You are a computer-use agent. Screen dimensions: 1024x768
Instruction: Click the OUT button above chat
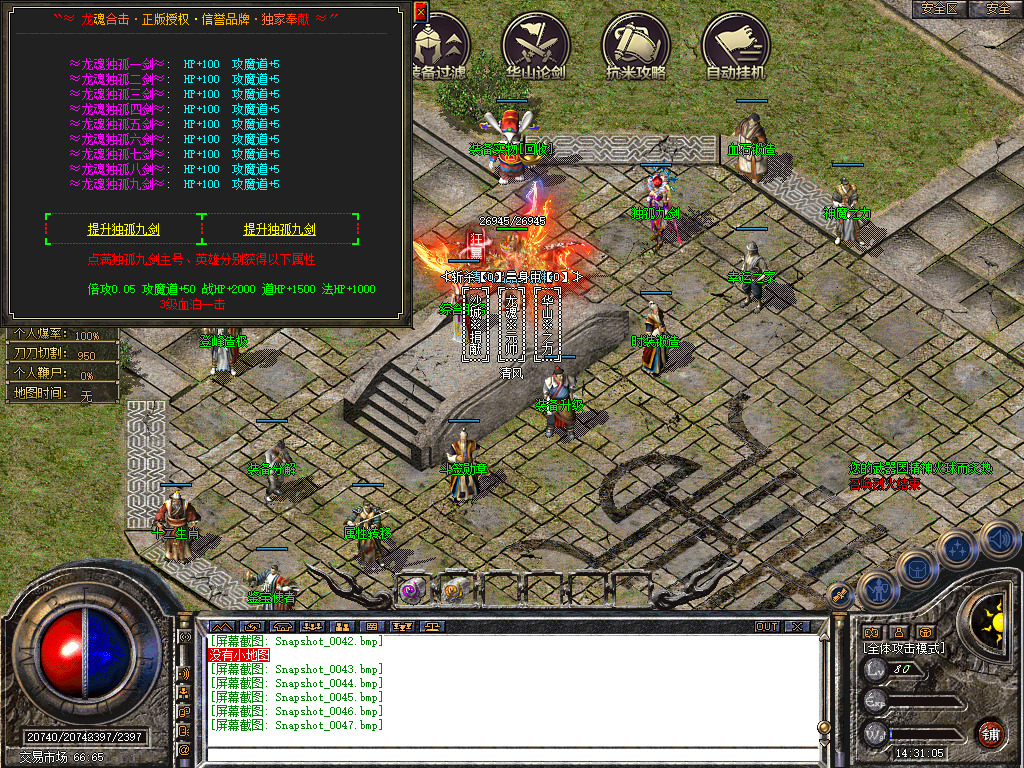(x=766, y=627)
